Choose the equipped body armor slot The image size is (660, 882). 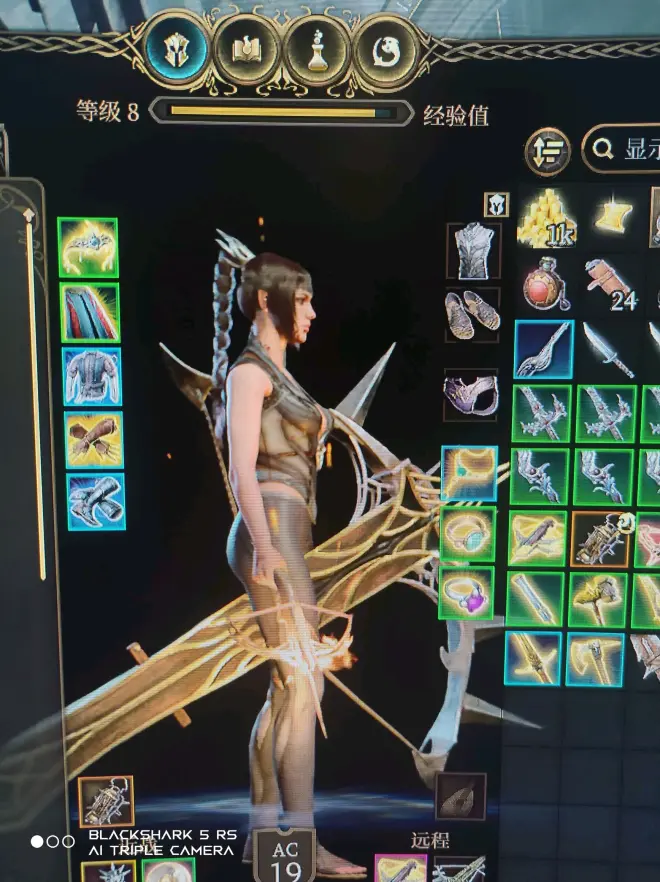(93, 376)
